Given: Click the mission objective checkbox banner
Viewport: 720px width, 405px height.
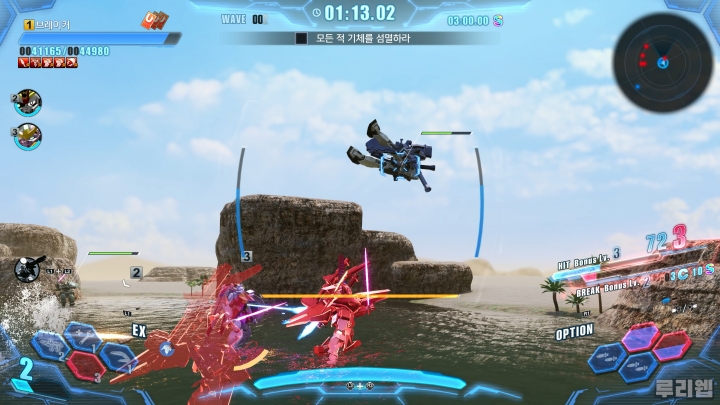Looking at the screenshot, I should (360, 38).
